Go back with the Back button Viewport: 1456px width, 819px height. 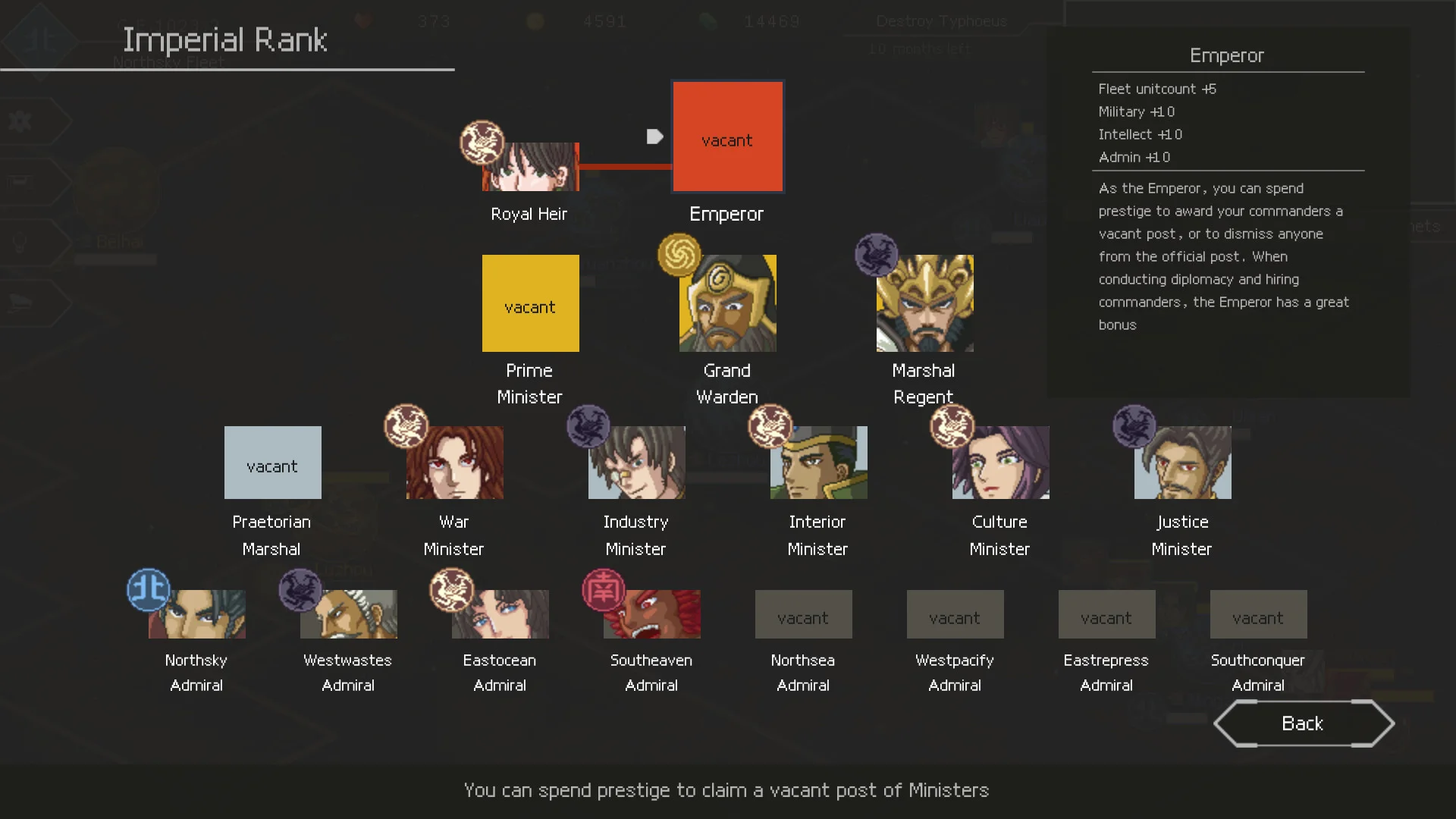(1303, 723)
